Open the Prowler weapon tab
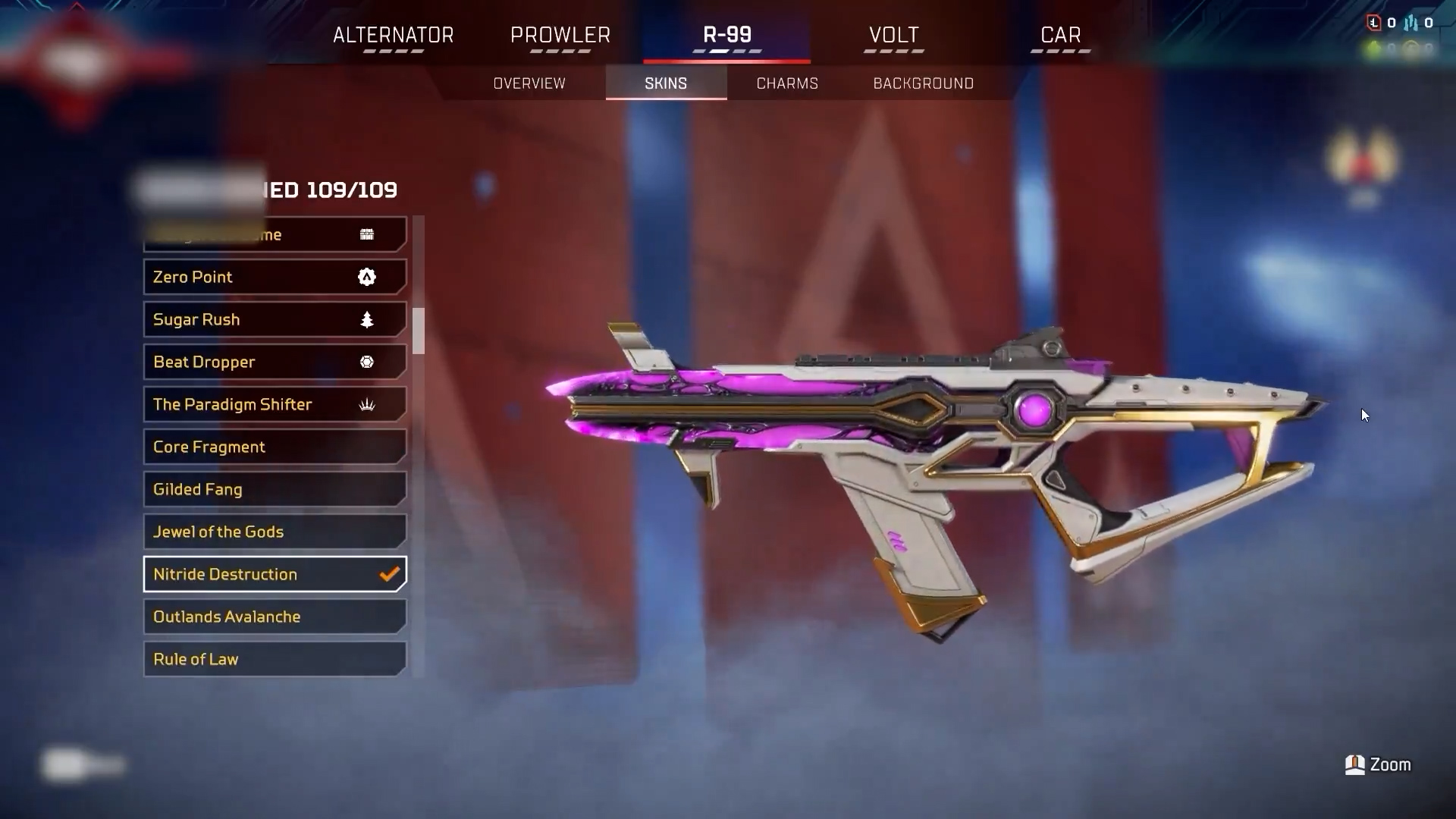 [x=560, y=36]
